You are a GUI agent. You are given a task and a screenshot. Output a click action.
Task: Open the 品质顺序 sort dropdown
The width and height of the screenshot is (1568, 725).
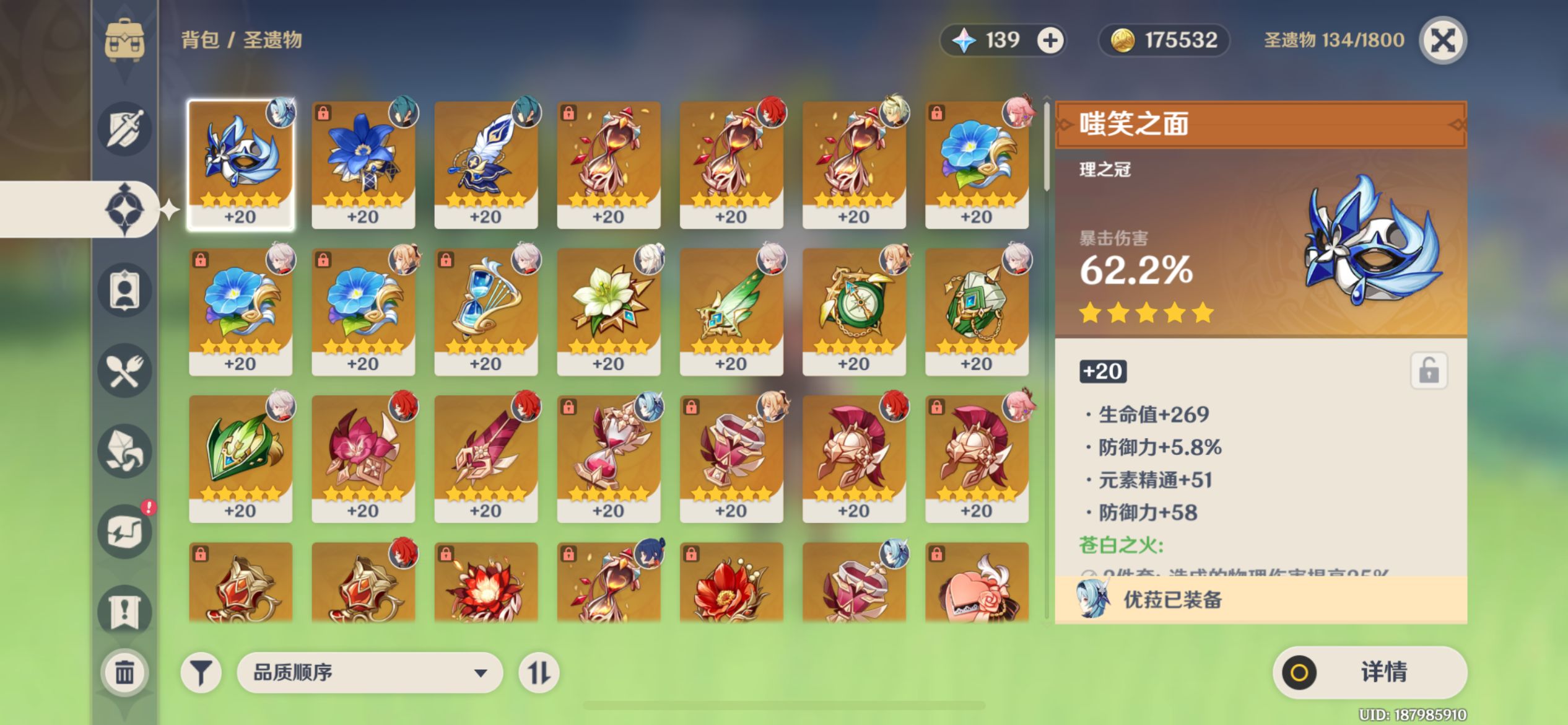pos(369,672)
